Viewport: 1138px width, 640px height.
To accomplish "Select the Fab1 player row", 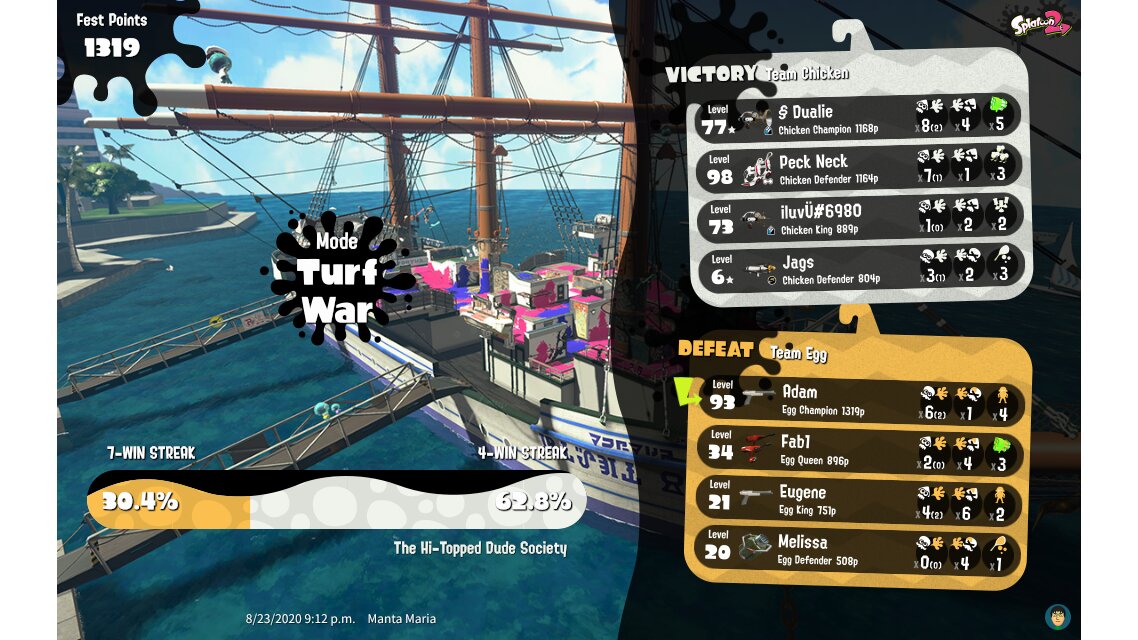I will [x=860, y=450].
